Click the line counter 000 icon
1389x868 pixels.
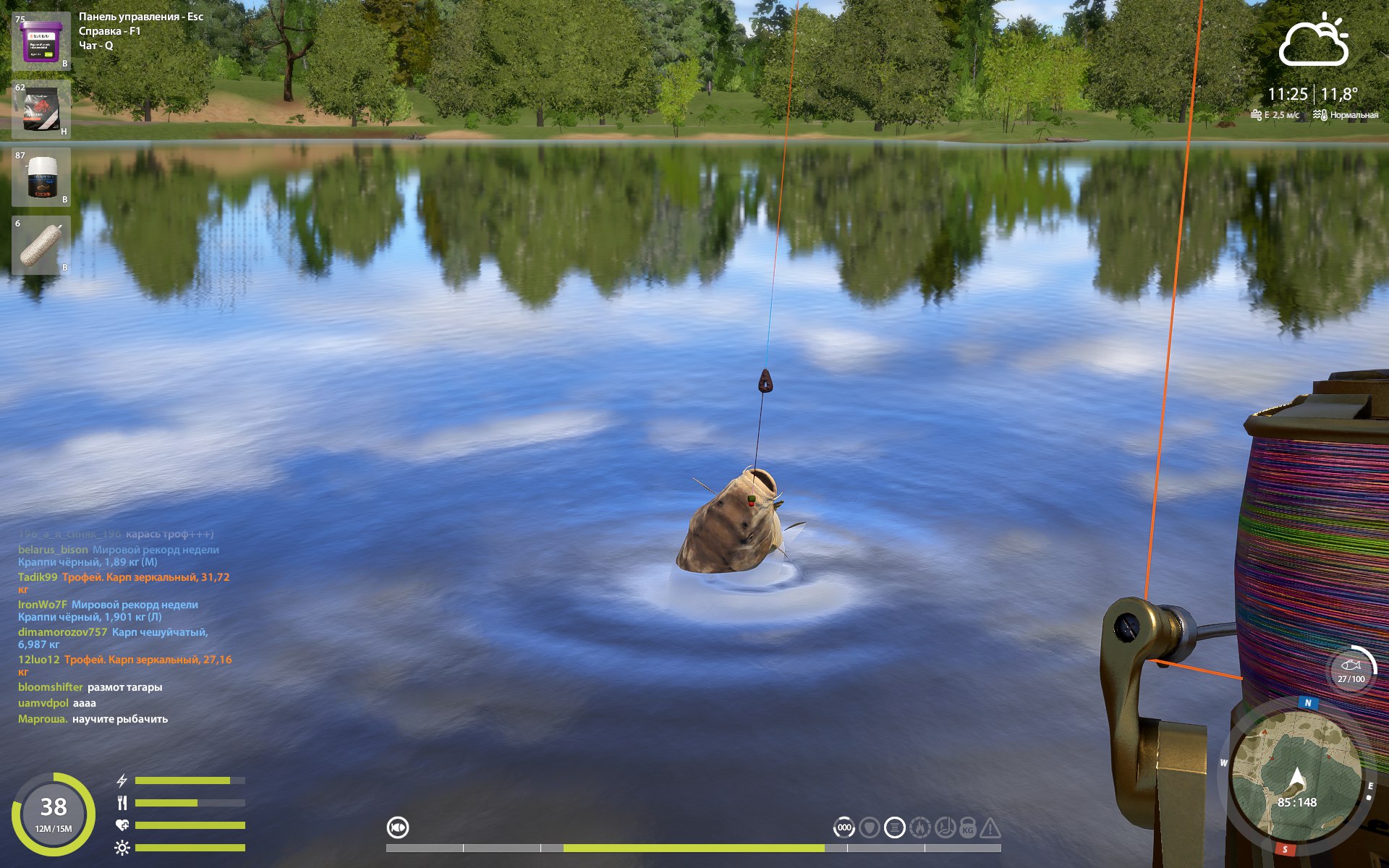844,827
